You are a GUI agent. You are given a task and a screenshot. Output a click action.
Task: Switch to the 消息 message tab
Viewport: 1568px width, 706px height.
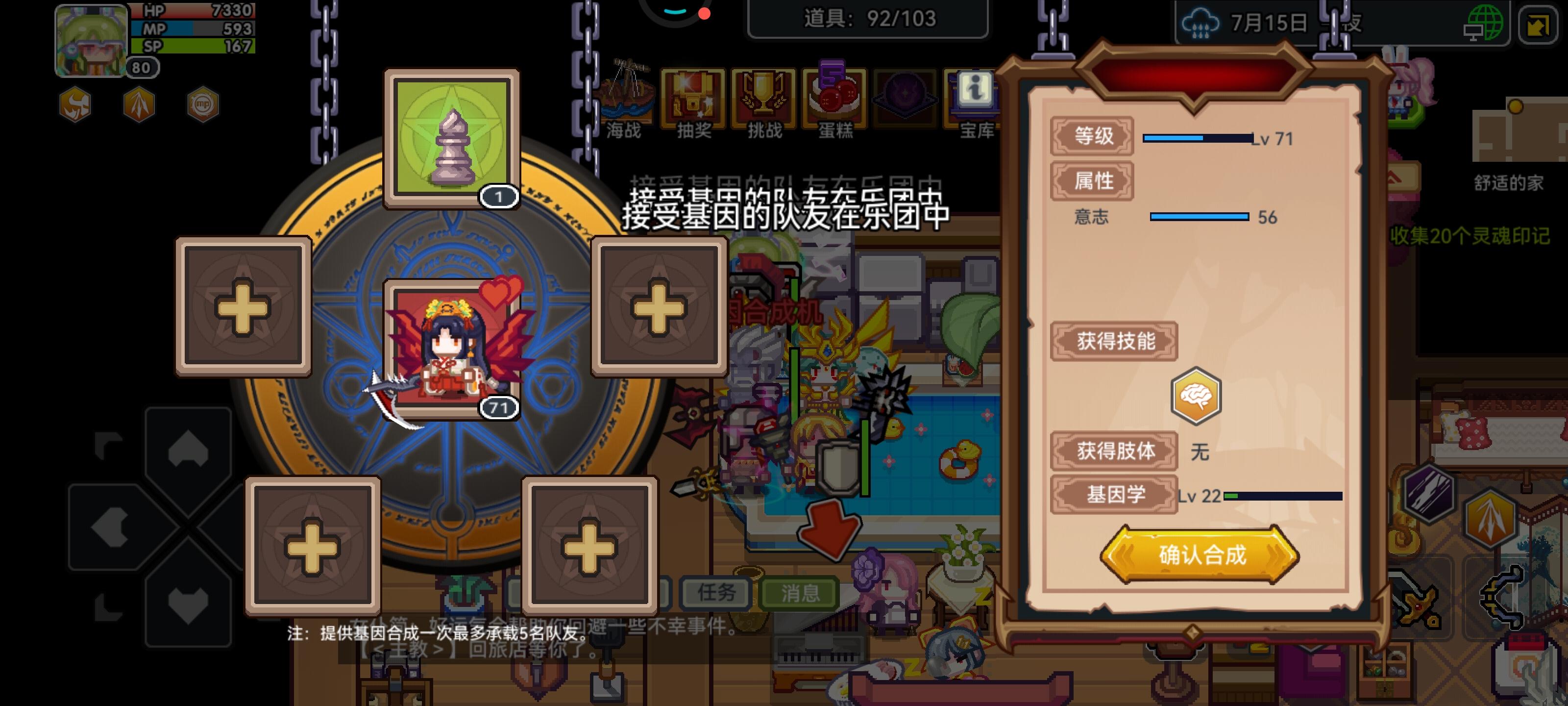[798, 592]
